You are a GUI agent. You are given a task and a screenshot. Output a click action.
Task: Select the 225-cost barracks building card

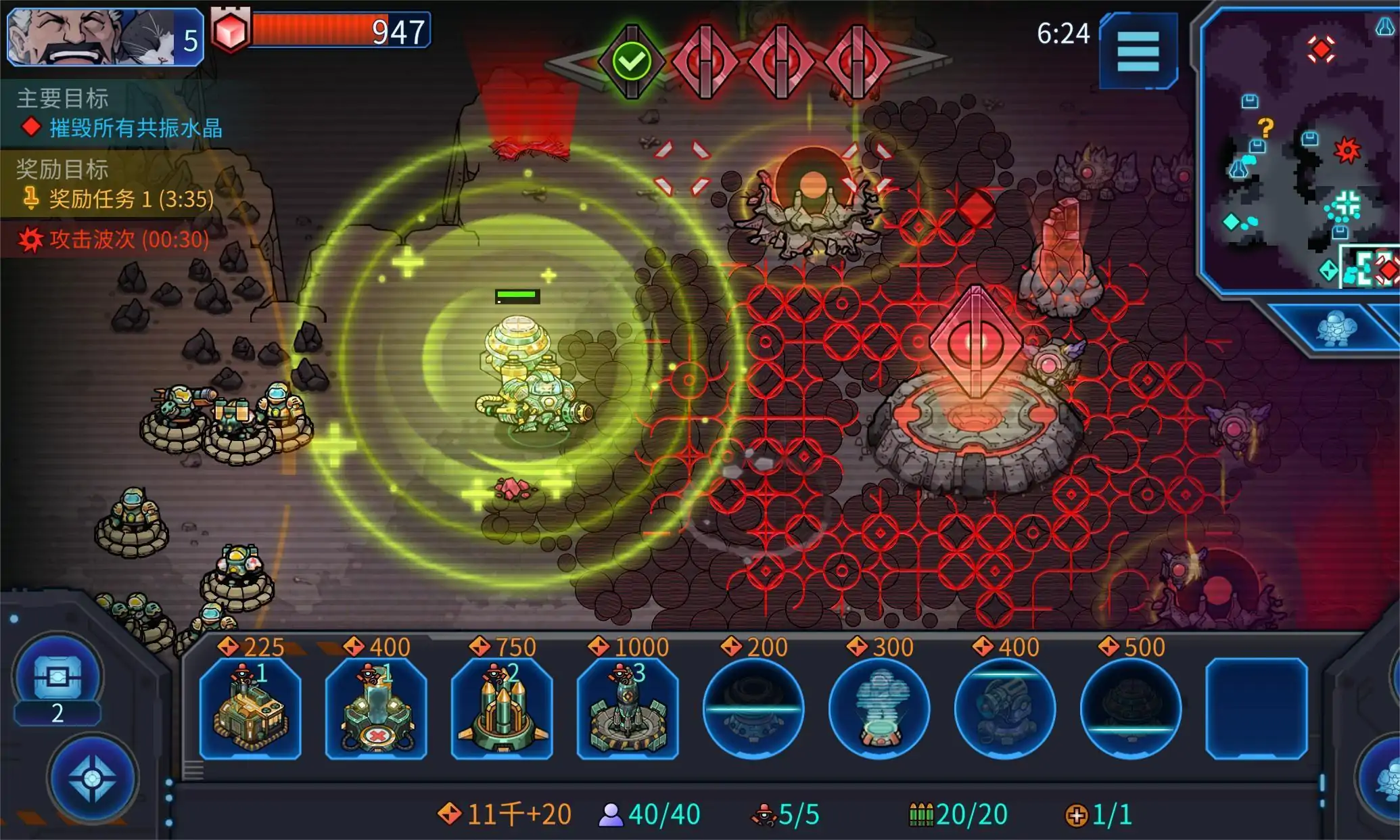pos(250,708)
